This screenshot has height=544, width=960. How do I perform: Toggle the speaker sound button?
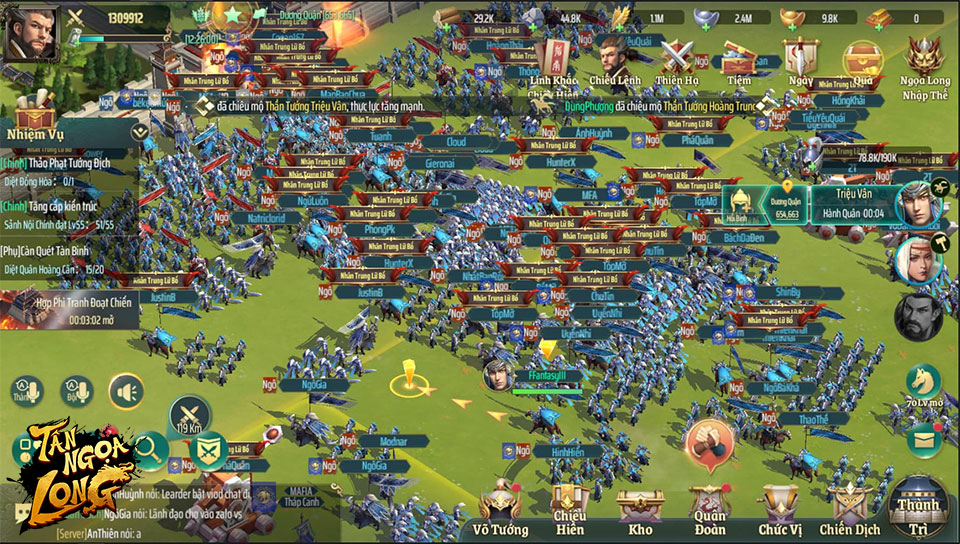(x=126, y=391)
